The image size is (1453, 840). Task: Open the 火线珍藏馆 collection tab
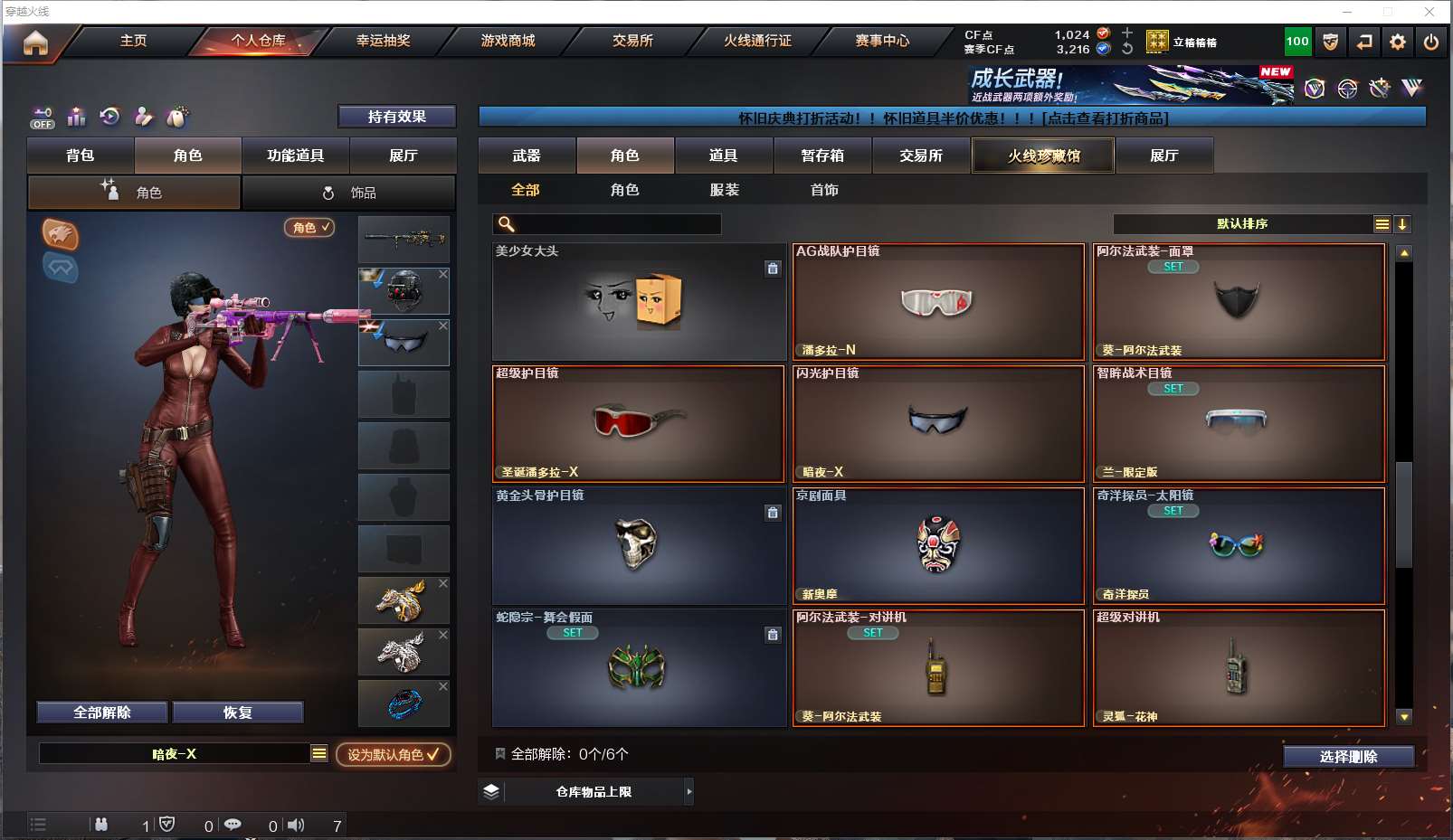click(1043, 156)
